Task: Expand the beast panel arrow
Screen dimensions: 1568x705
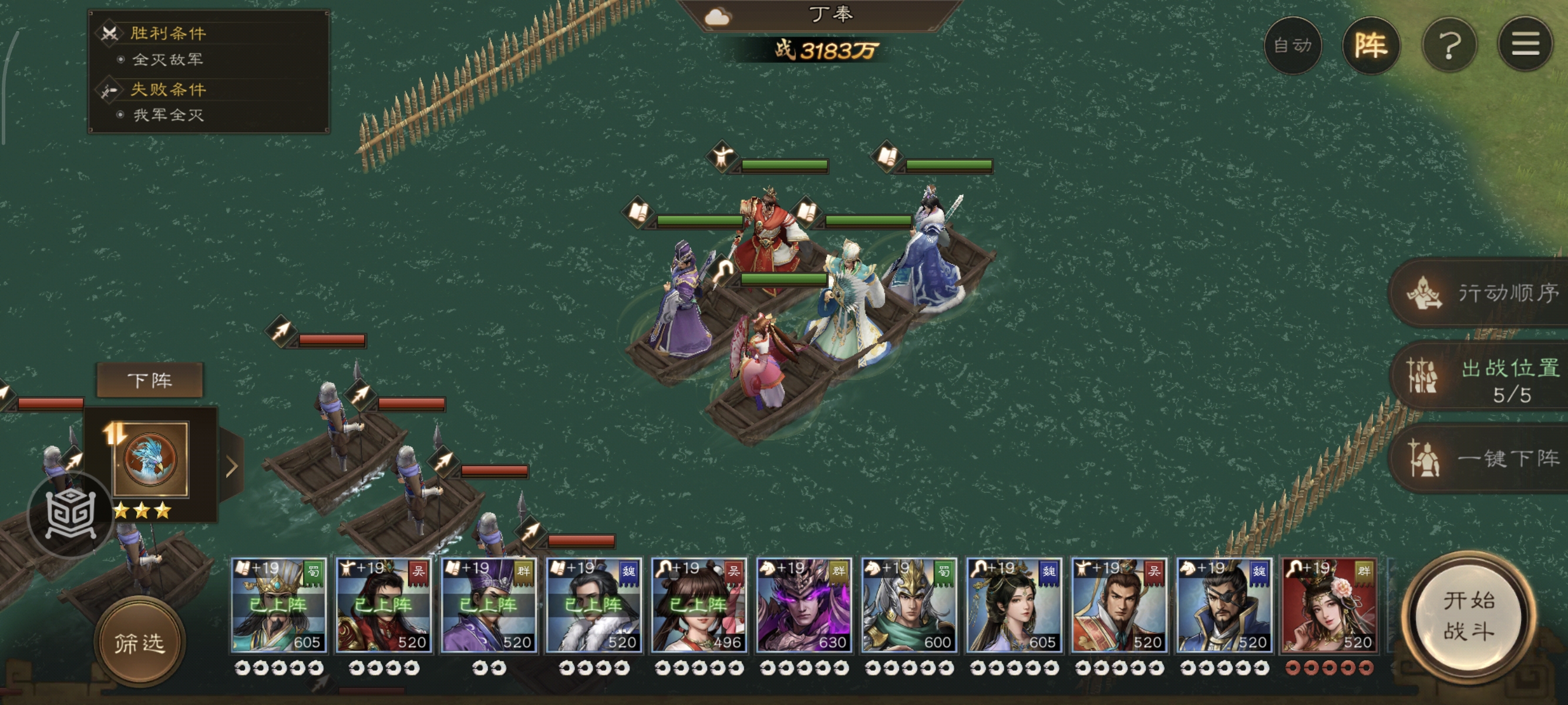Action: (231, 467)
